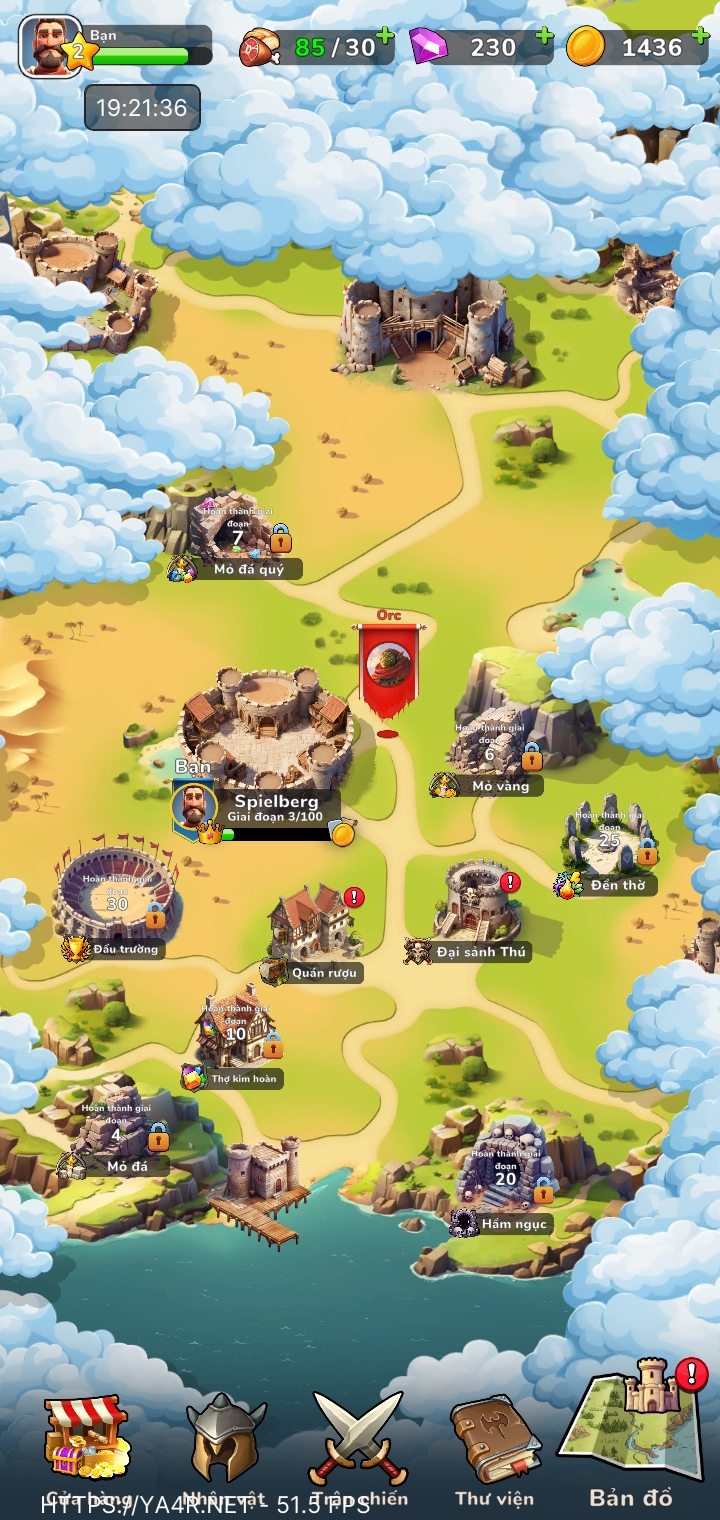Add gold coins with plus button
The image size is (720, 1520).
(700, 38)
